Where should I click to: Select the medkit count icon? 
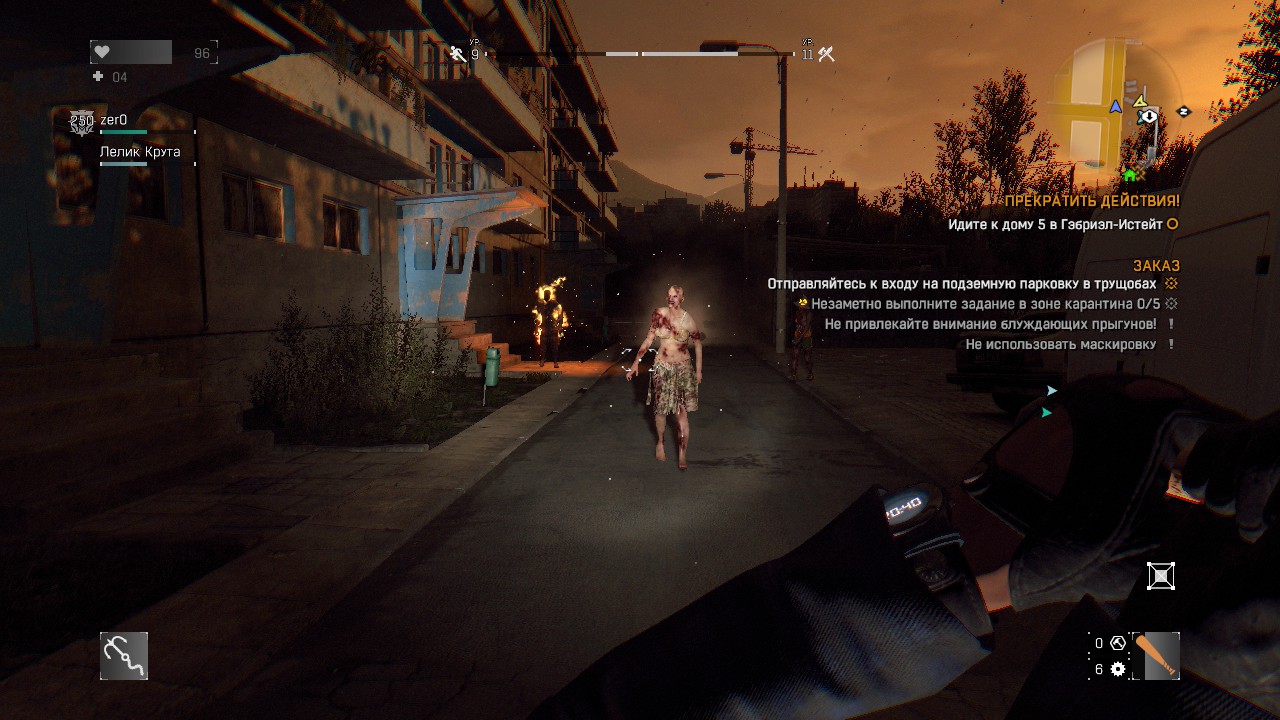coord(98,77)
